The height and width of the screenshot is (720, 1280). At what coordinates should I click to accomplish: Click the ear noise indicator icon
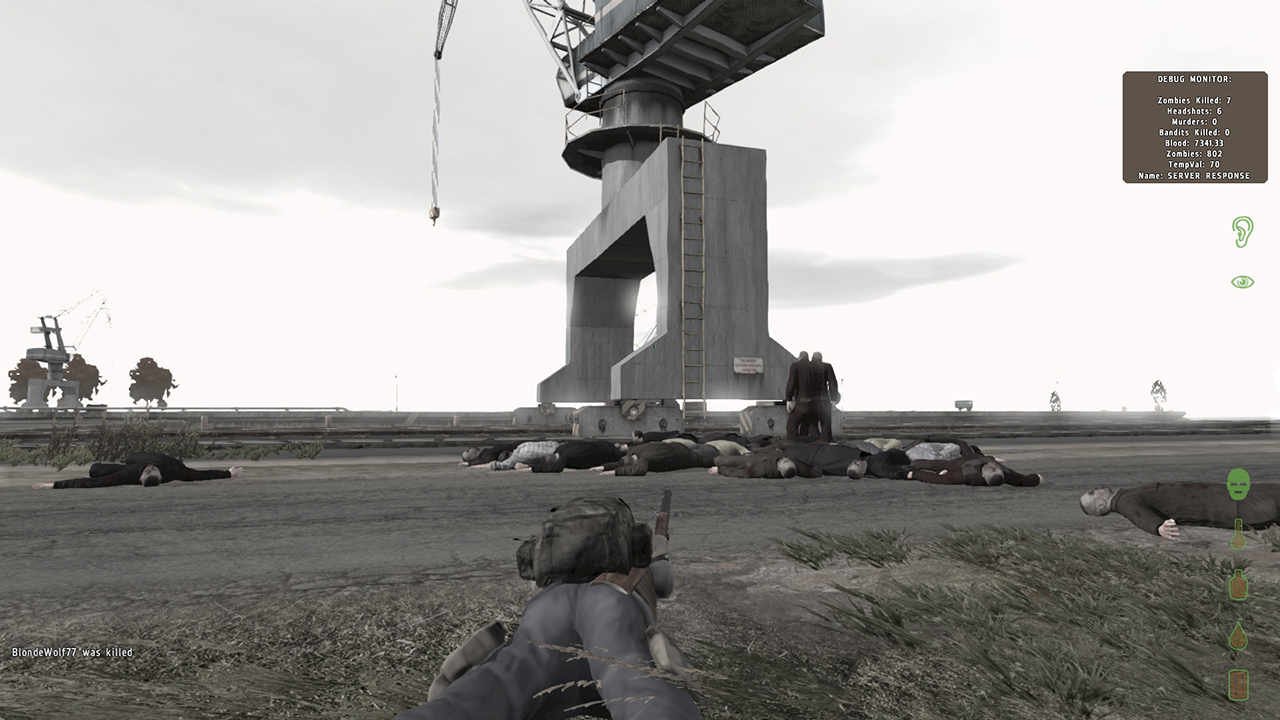(1242, 232)
